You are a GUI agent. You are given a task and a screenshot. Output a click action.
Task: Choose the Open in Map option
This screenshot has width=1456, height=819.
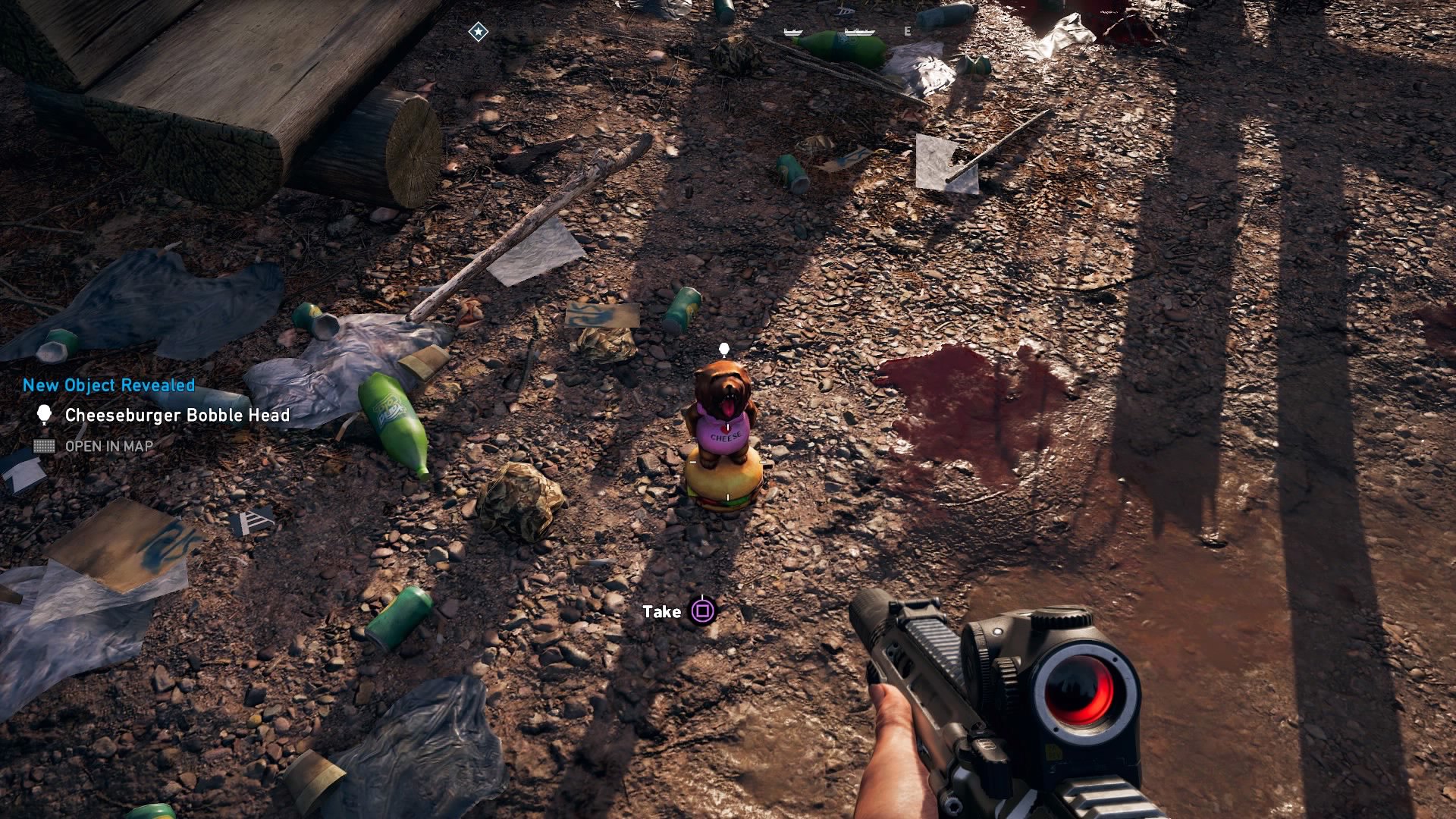pyautogui.click(x=108, y=447)
